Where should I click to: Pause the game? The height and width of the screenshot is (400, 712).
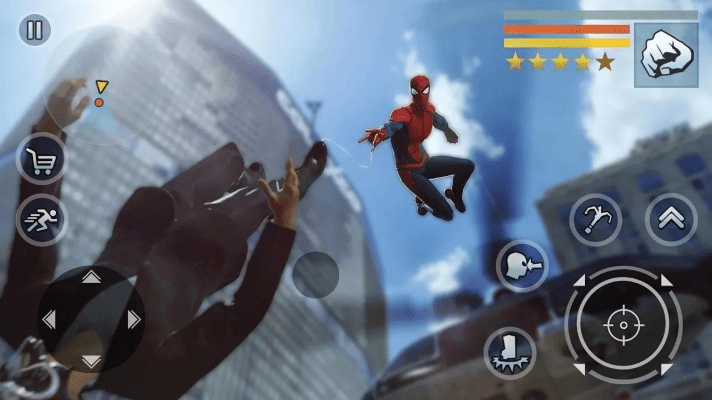pyautogui.click(x=34, y=29)
